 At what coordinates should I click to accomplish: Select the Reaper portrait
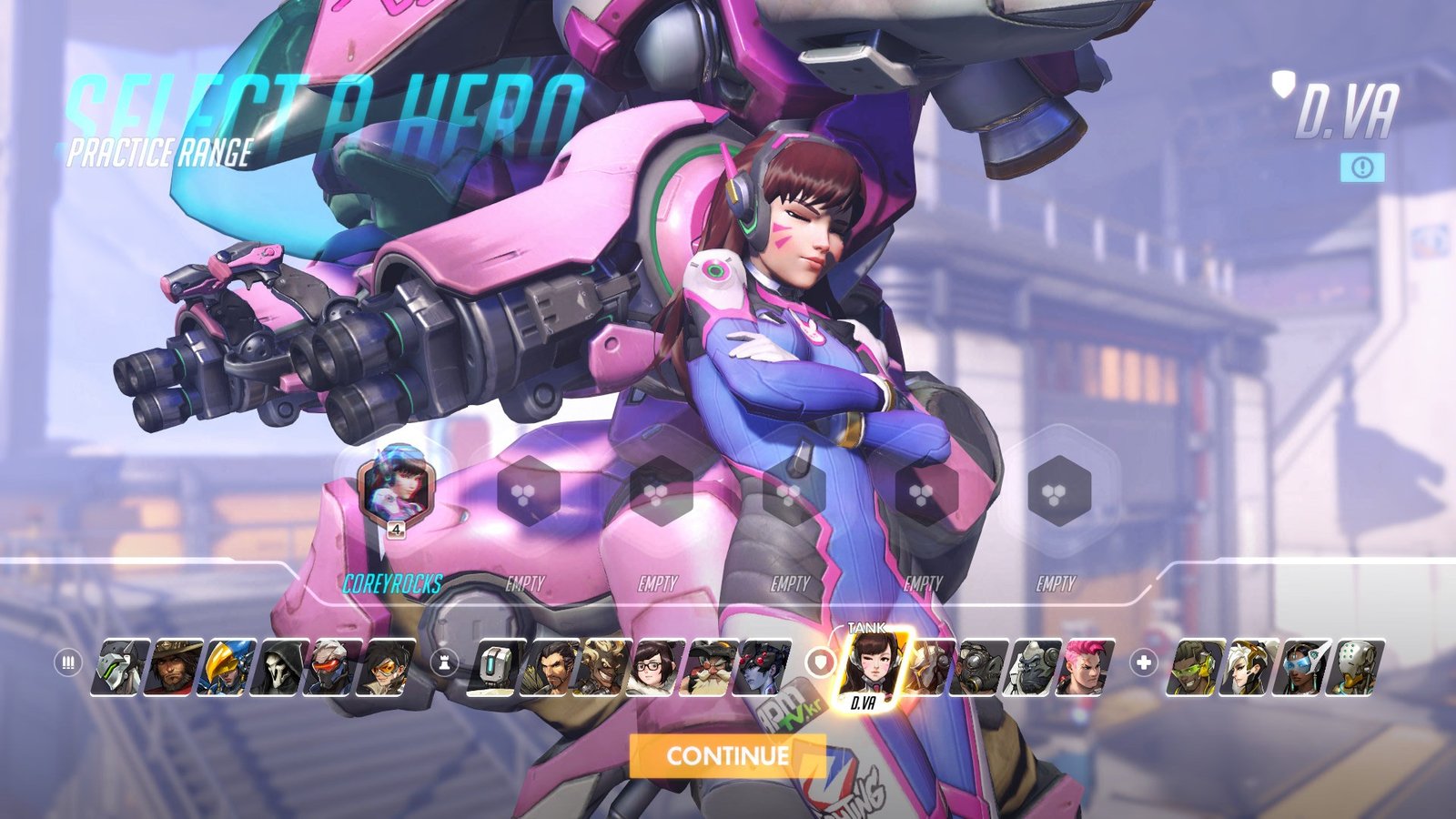tap(280, 667)
